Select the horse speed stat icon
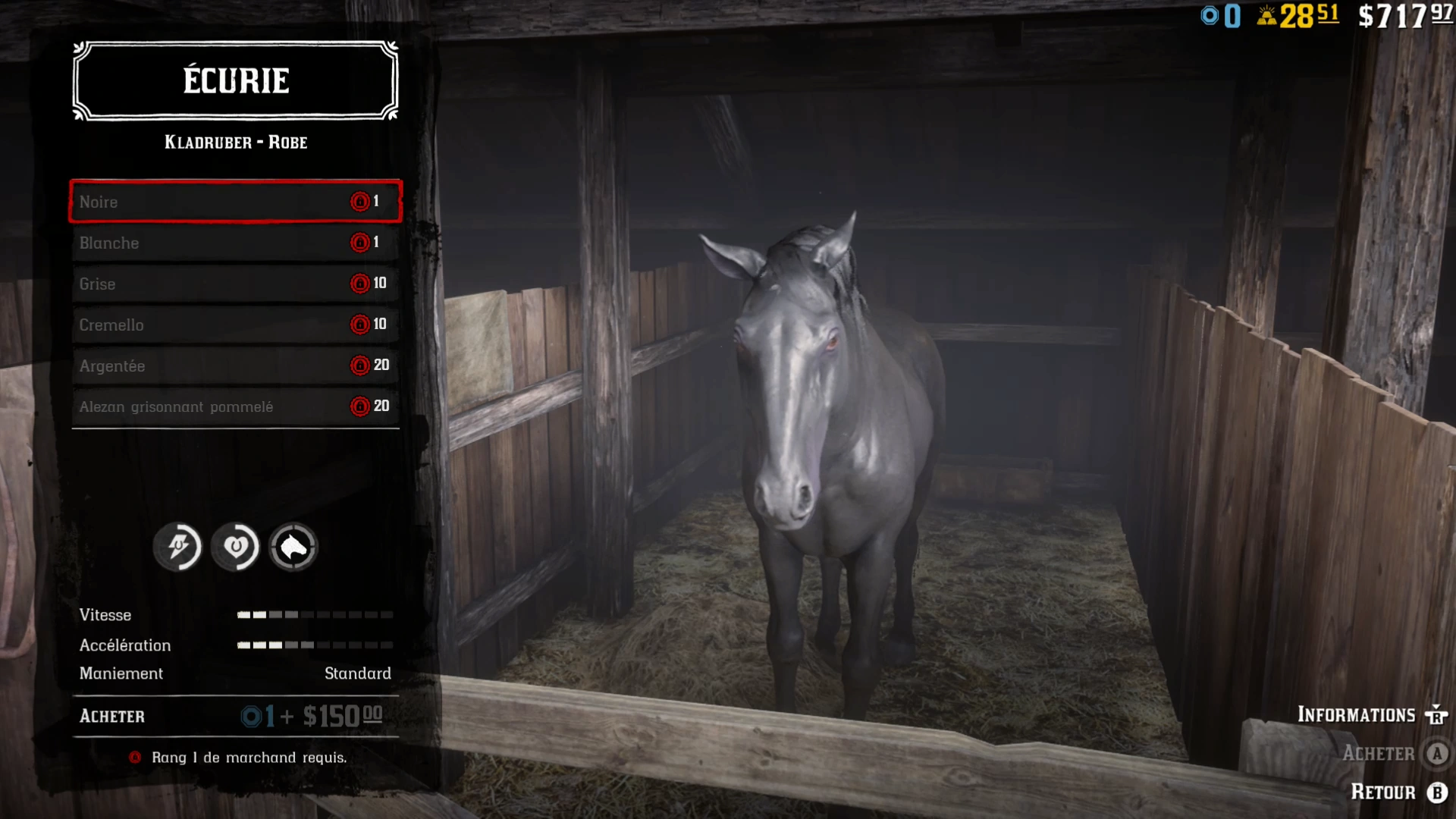Viewport: 1456px width, 819px height. click(x=177, y=547)
